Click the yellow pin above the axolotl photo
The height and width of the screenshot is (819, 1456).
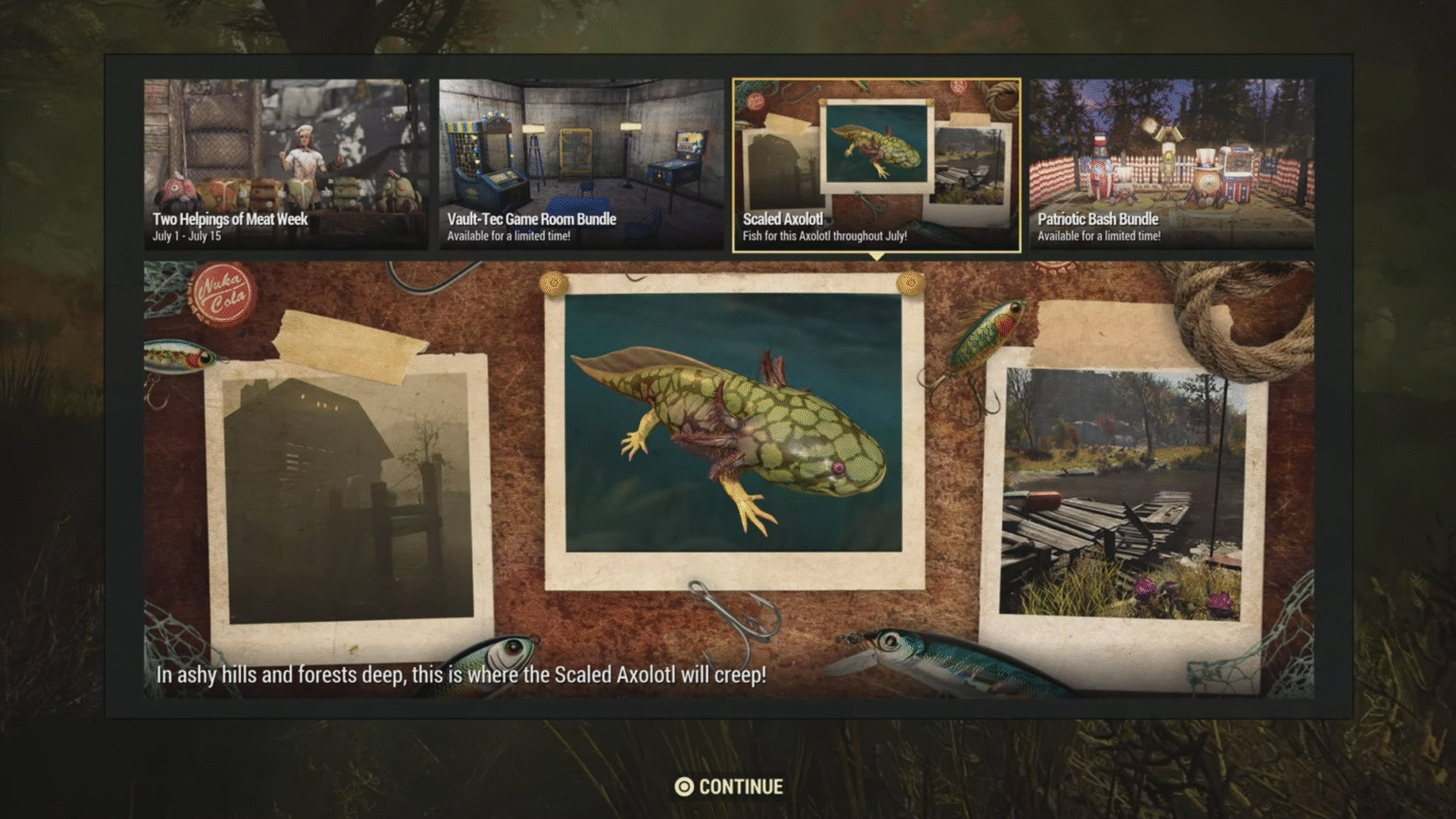[x=554, y=281]
